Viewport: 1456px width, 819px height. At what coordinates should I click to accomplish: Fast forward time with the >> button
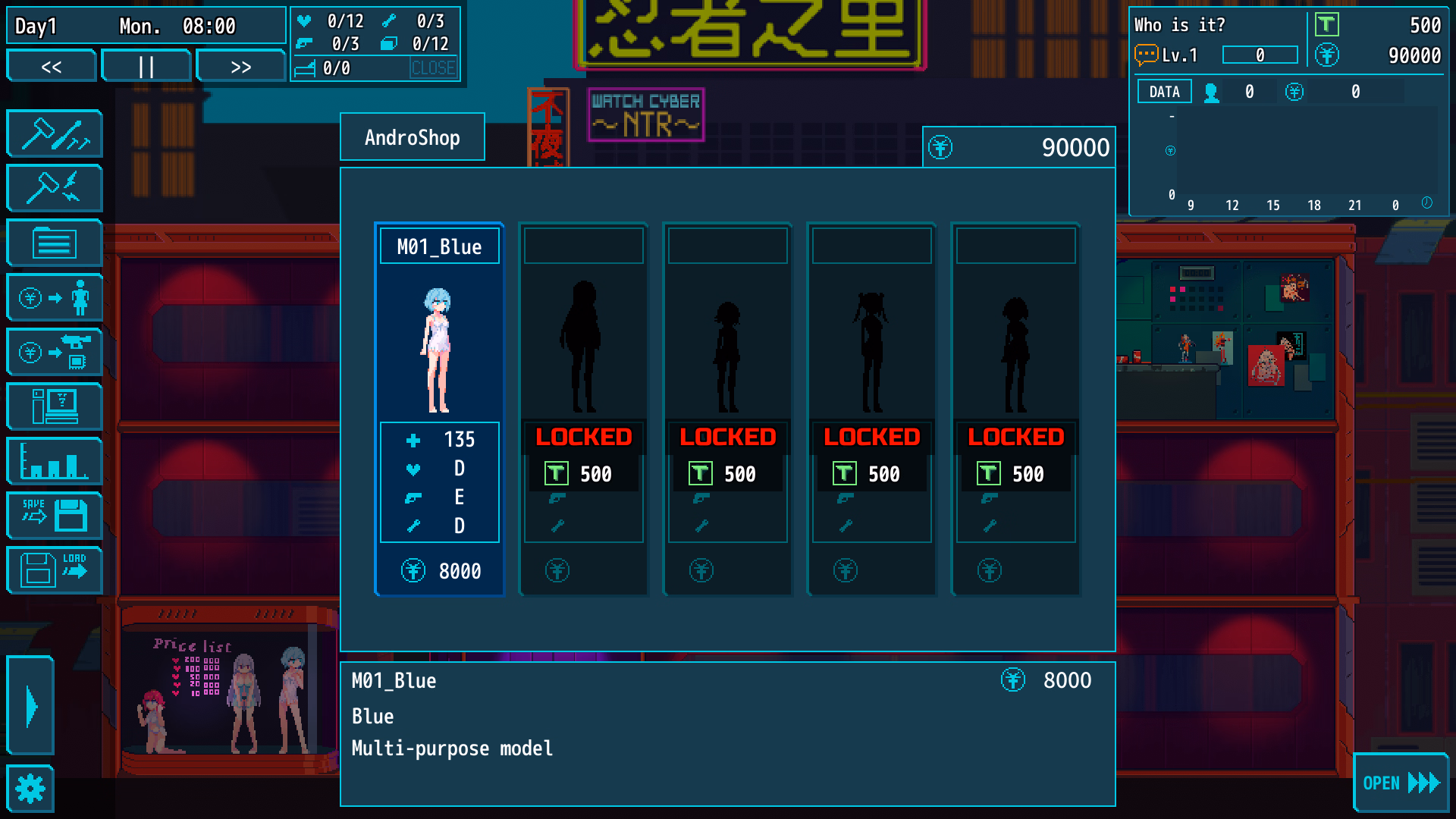click(240, 66)
